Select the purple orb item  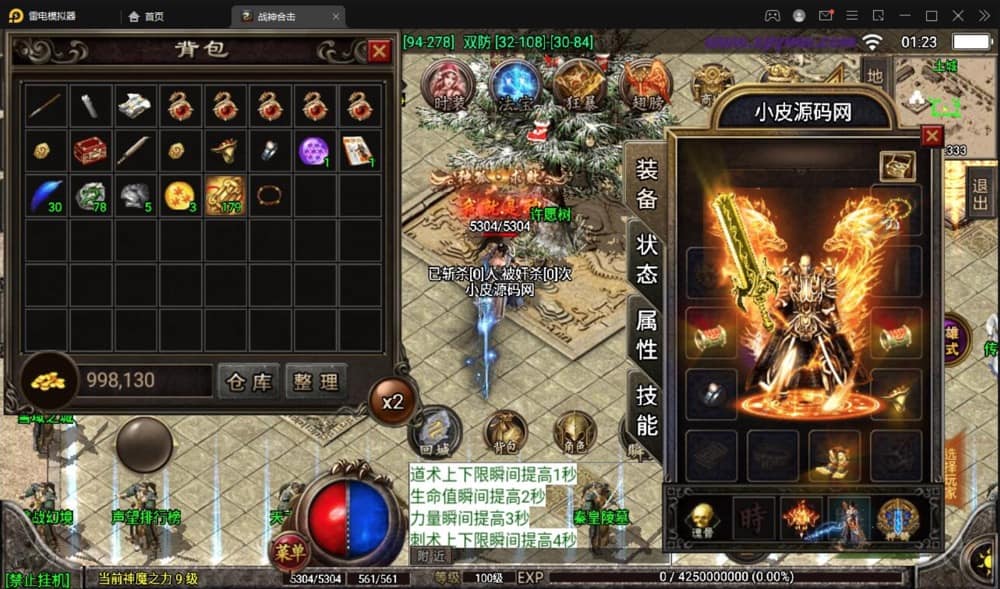pyautogui.click(x=314, y=151)
